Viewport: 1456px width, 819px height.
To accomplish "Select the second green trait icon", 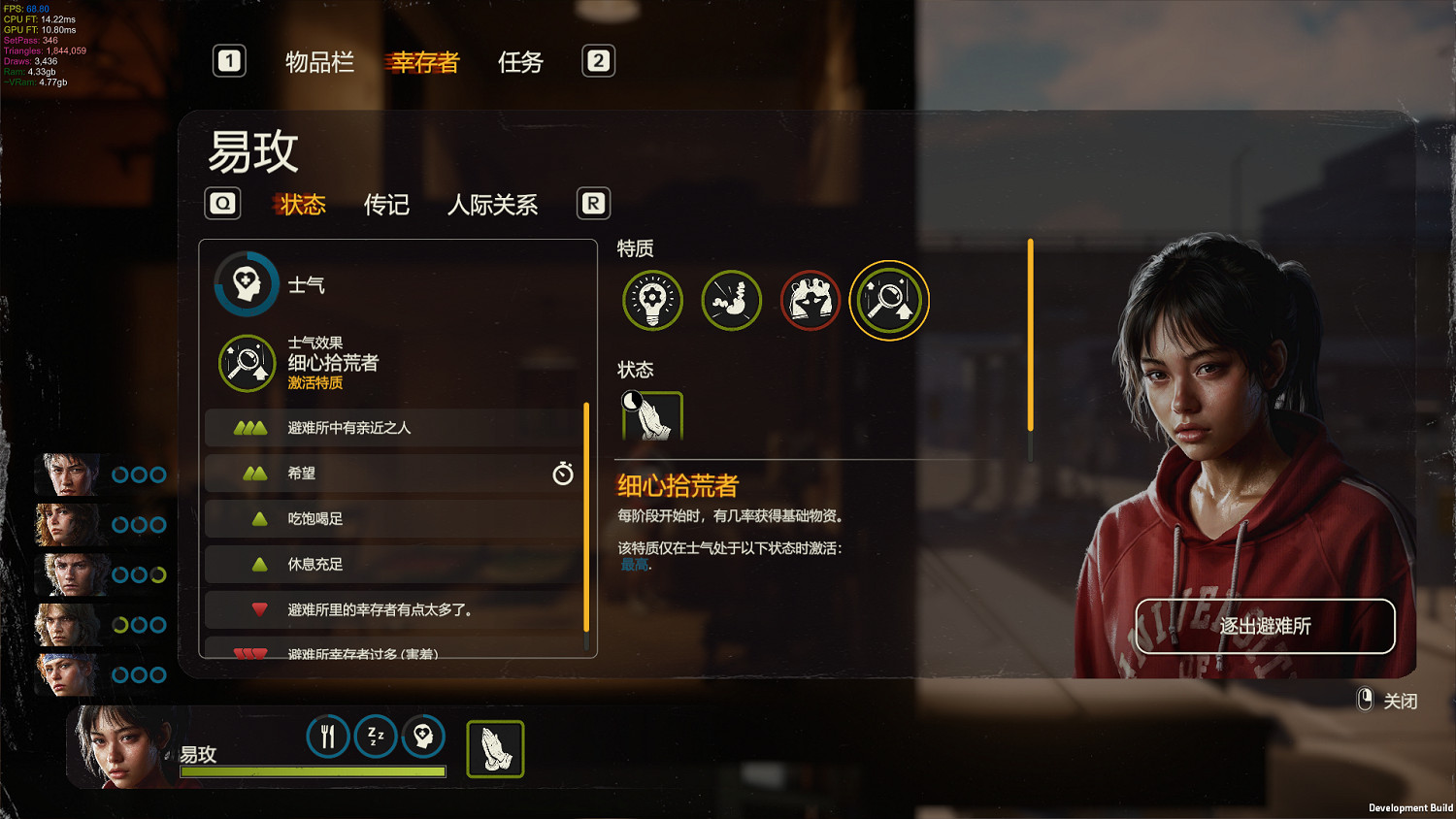I will pyautogui.click(x=731, y=300).
